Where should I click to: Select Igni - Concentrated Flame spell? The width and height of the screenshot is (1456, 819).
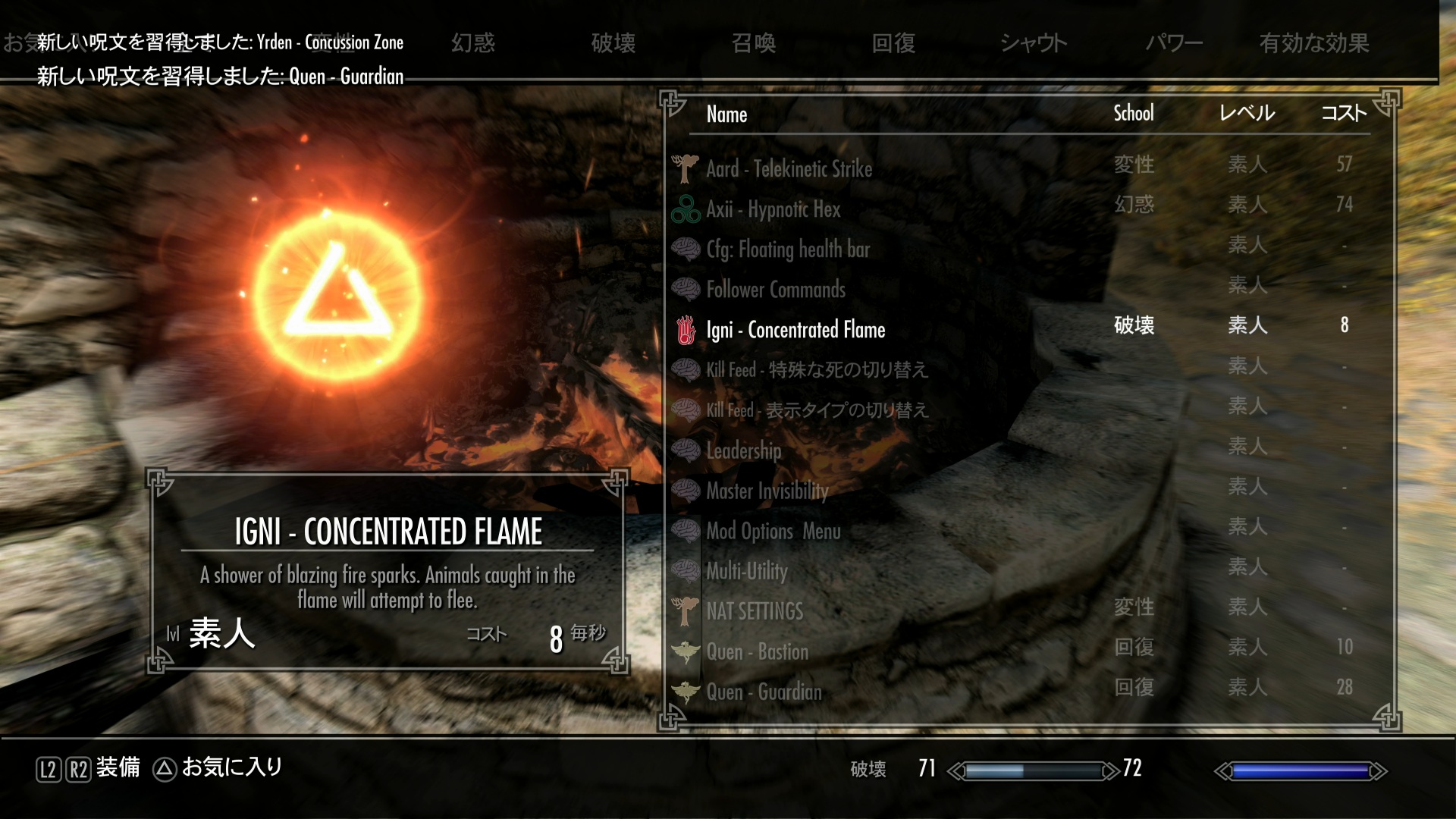click(x=795, y=329)
